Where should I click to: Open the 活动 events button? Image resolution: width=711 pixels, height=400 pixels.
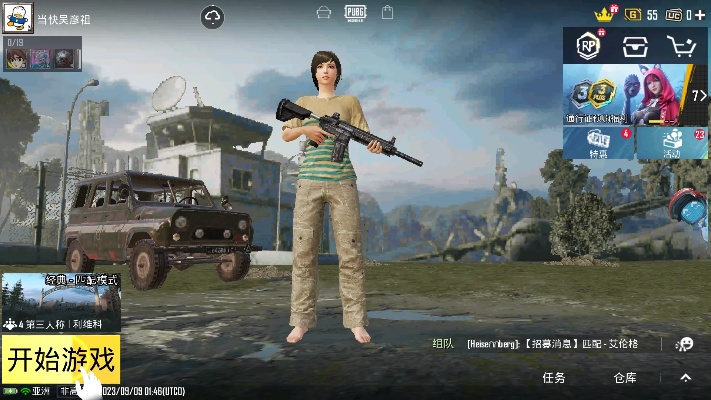(x=672, y=144)
